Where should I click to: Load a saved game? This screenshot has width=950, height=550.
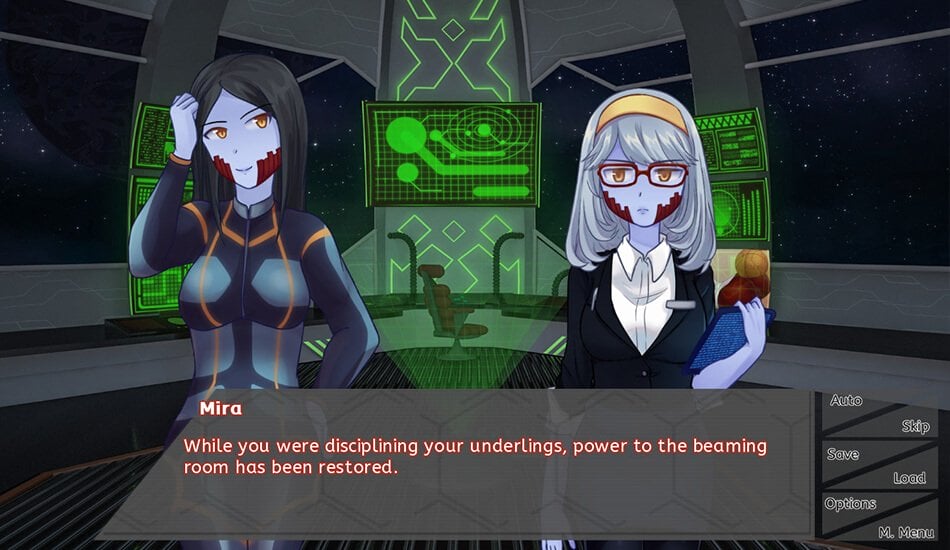pyautogui.click(x=909, y=478)
